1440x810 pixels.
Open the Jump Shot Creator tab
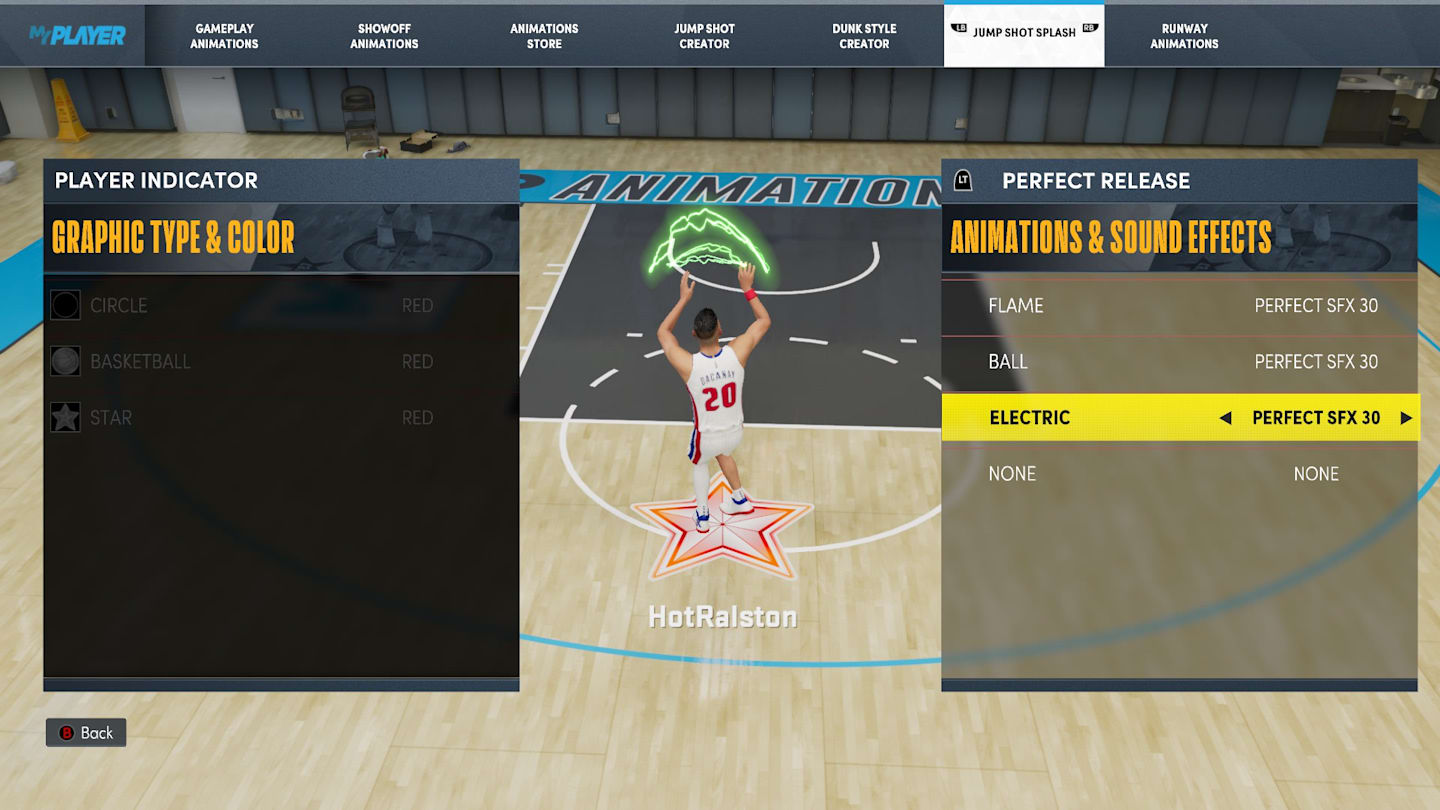[704, 36]
